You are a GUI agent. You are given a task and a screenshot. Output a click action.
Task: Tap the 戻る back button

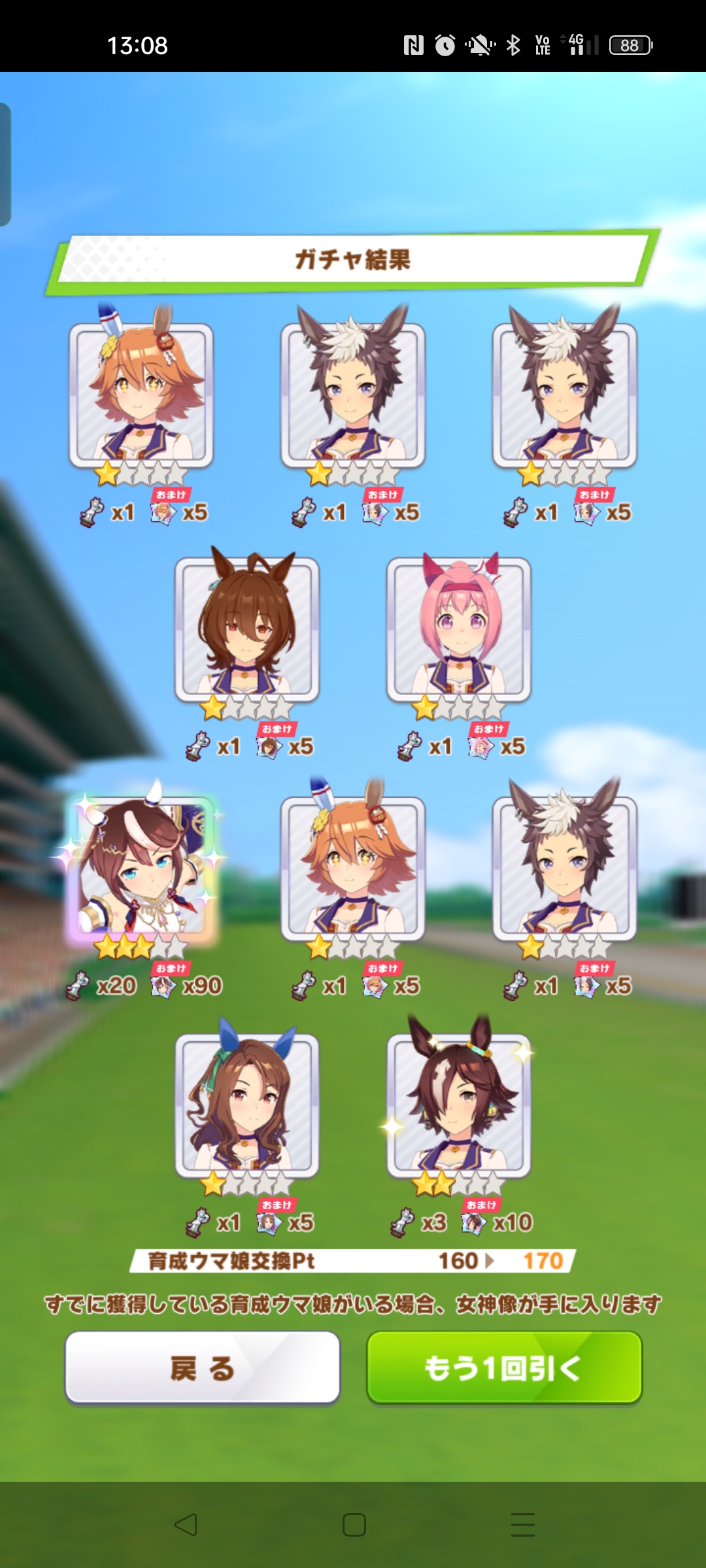tap(202, 1367)
